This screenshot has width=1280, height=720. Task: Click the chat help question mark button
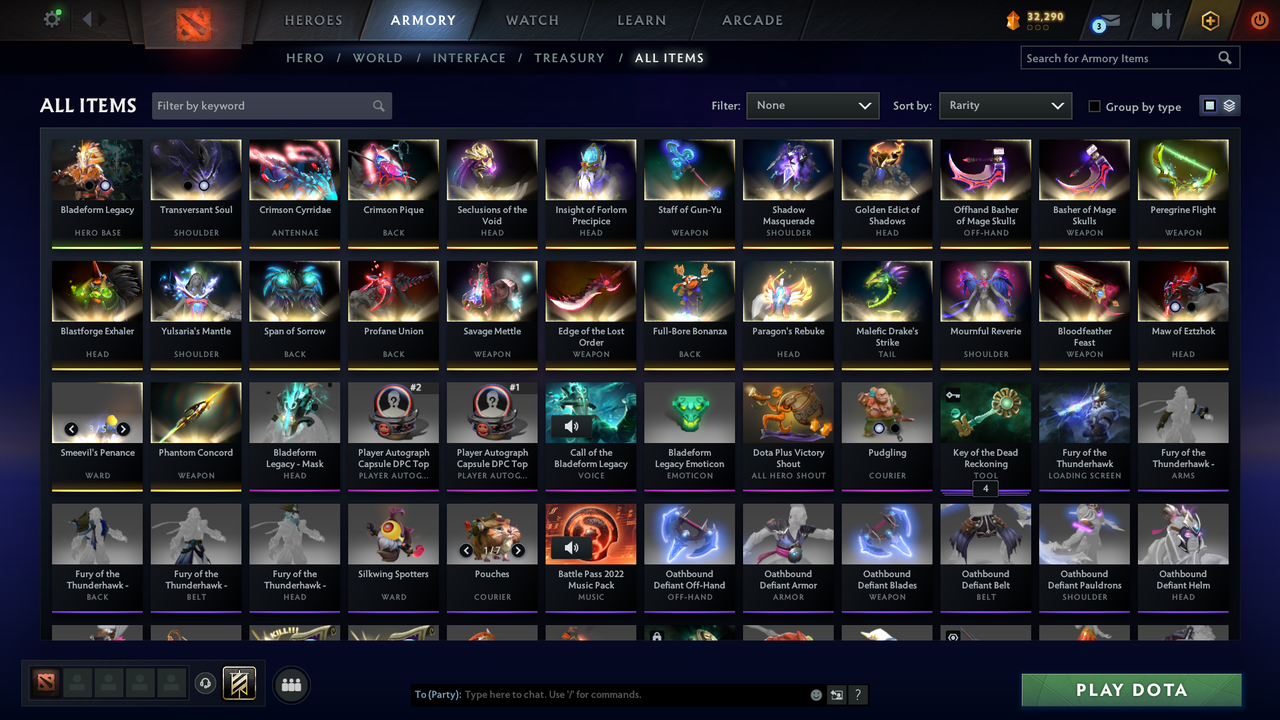click(857, 694)
